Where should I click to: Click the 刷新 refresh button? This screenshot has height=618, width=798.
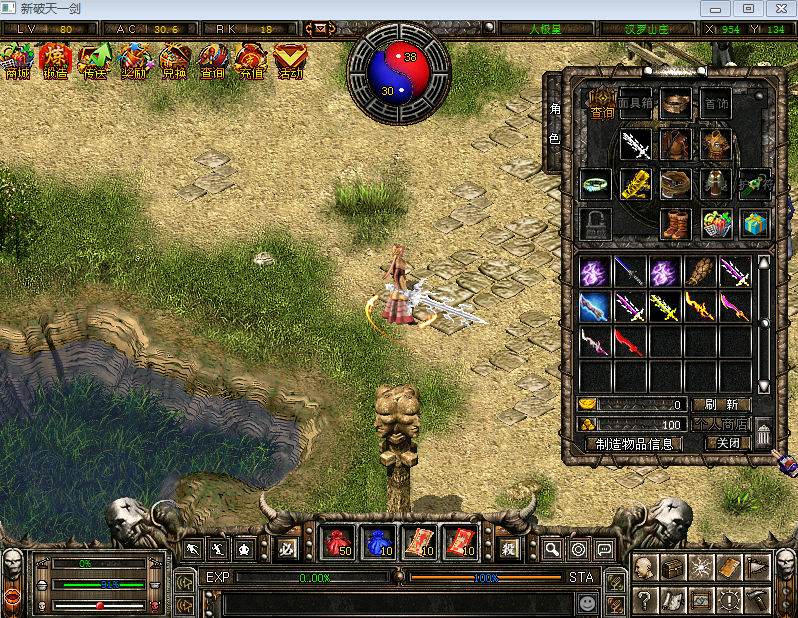(720, 405)
